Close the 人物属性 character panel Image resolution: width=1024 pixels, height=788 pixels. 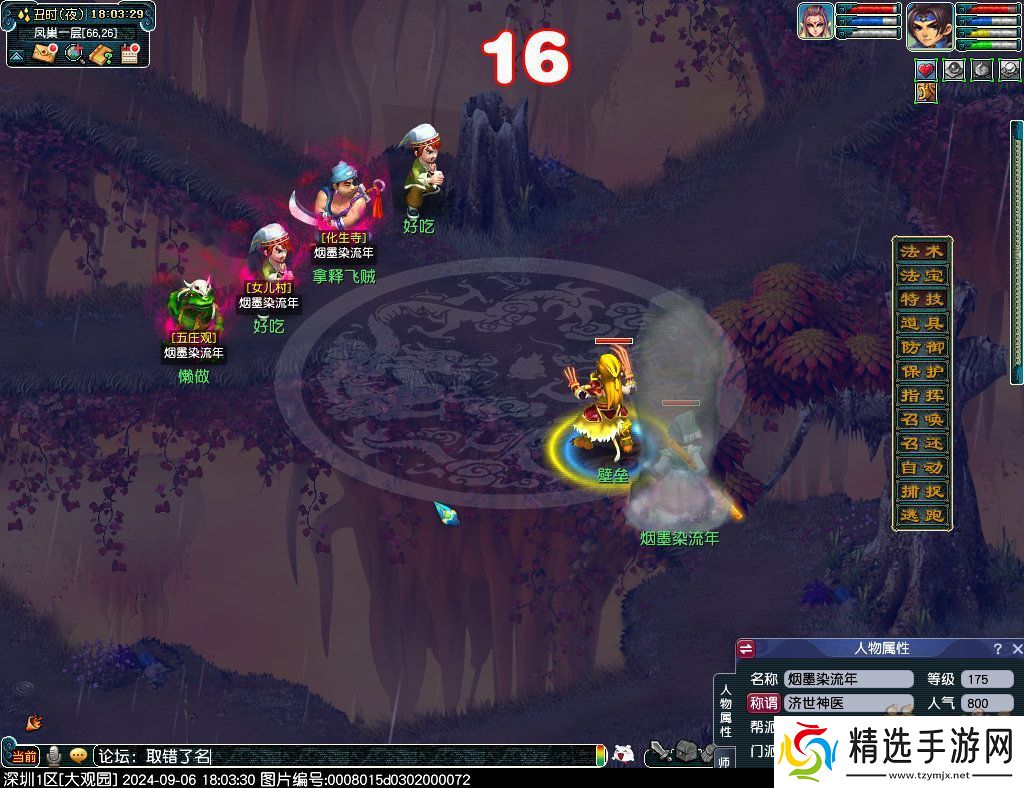pos(1015,649)
